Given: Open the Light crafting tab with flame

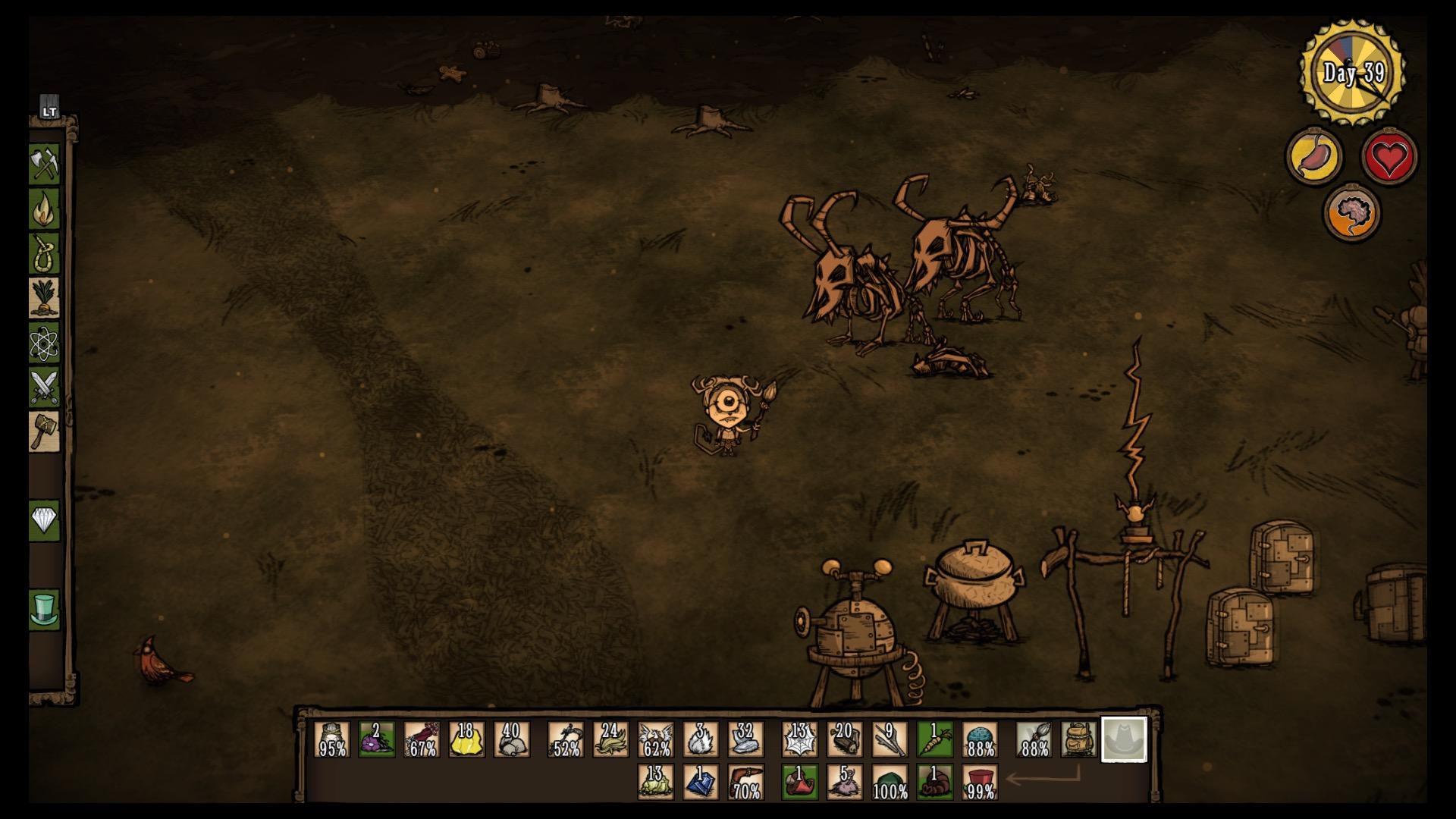Looking at the screenshot, I should click(44, 209).
